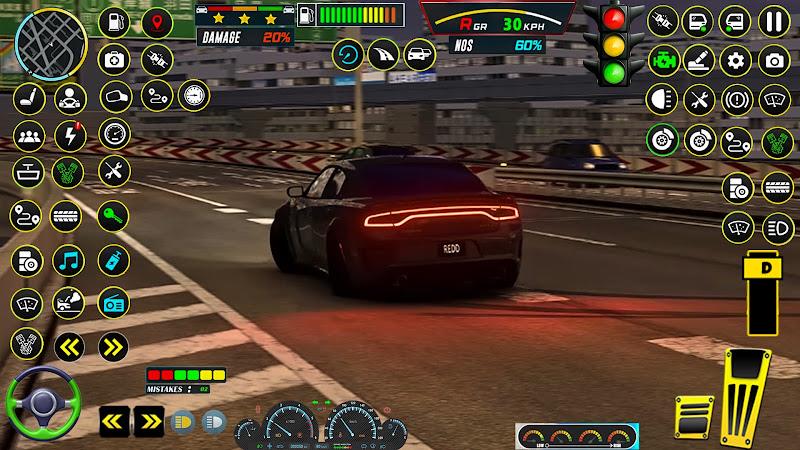Click the blue circular timer icon
Viewport: 800px width, 450px height.
pyautogui.click(x=349, y=54)
